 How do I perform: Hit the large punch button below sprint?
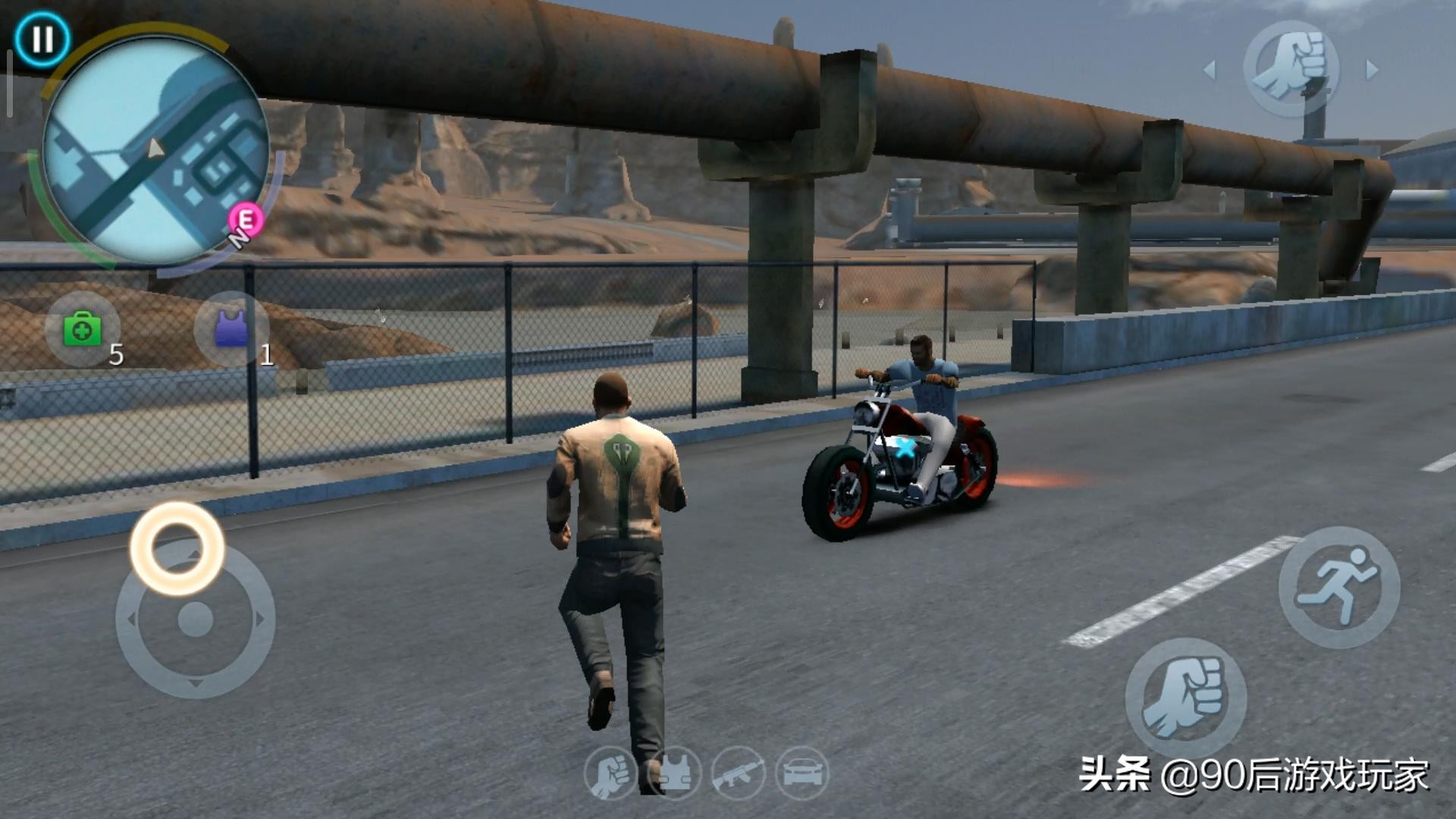[x=1185, y=698]
